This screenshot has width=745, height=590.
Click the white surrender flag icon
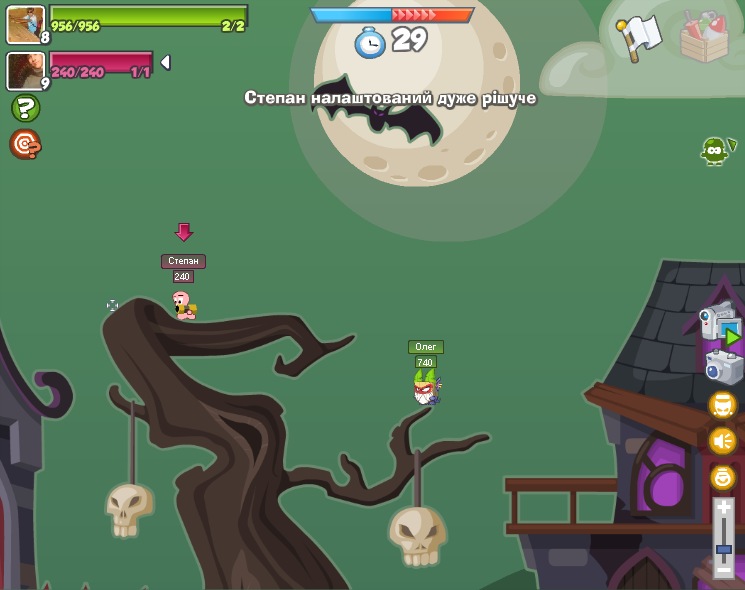pyautogui.click(x=639, y=37)
